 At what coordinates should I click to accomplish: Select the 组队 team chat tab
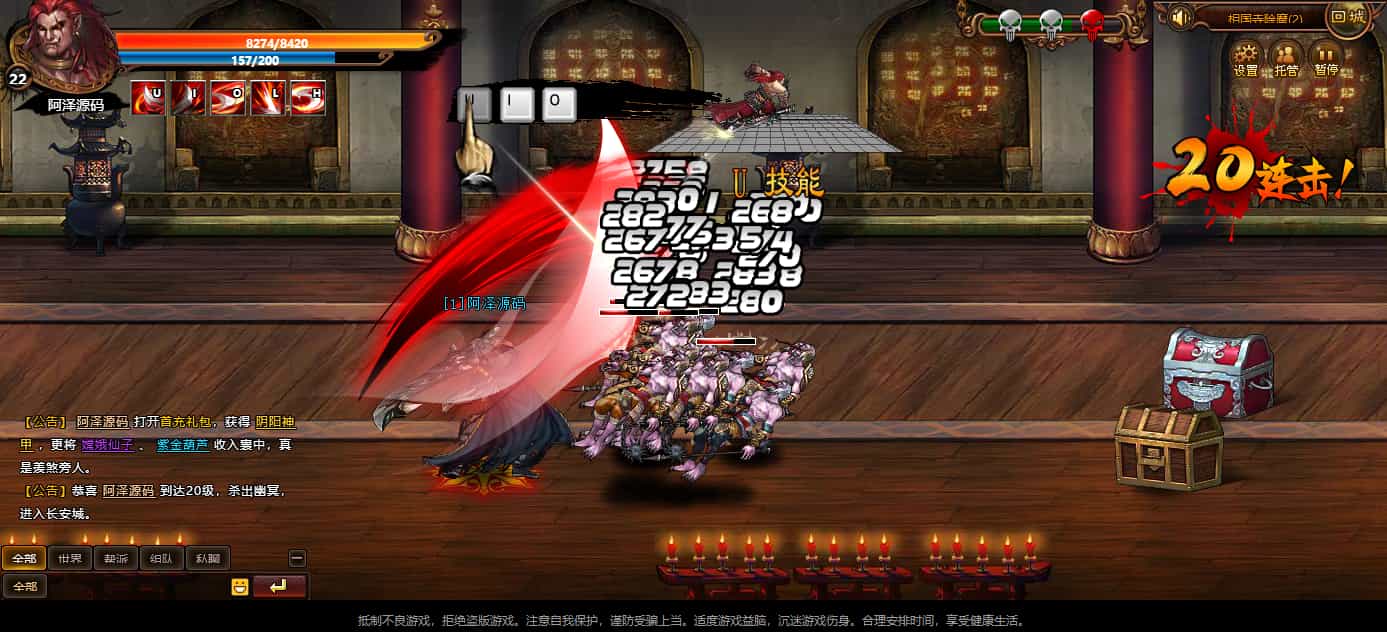coord(162,559)
